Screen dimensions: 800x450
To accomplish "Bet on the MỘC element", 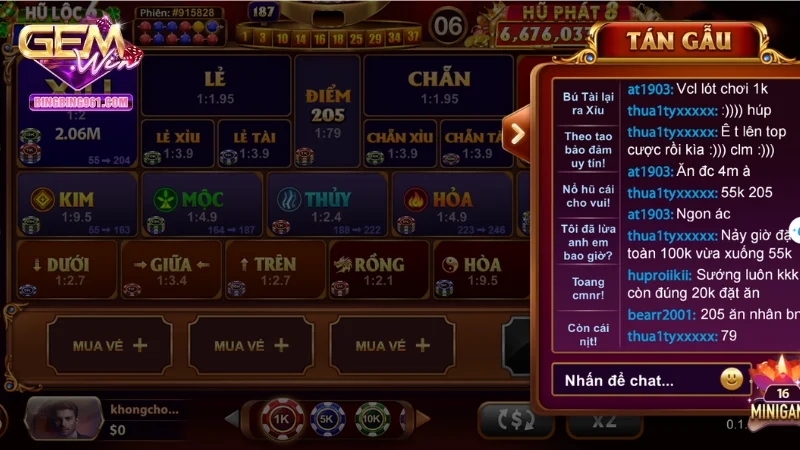I will point(201,205).
